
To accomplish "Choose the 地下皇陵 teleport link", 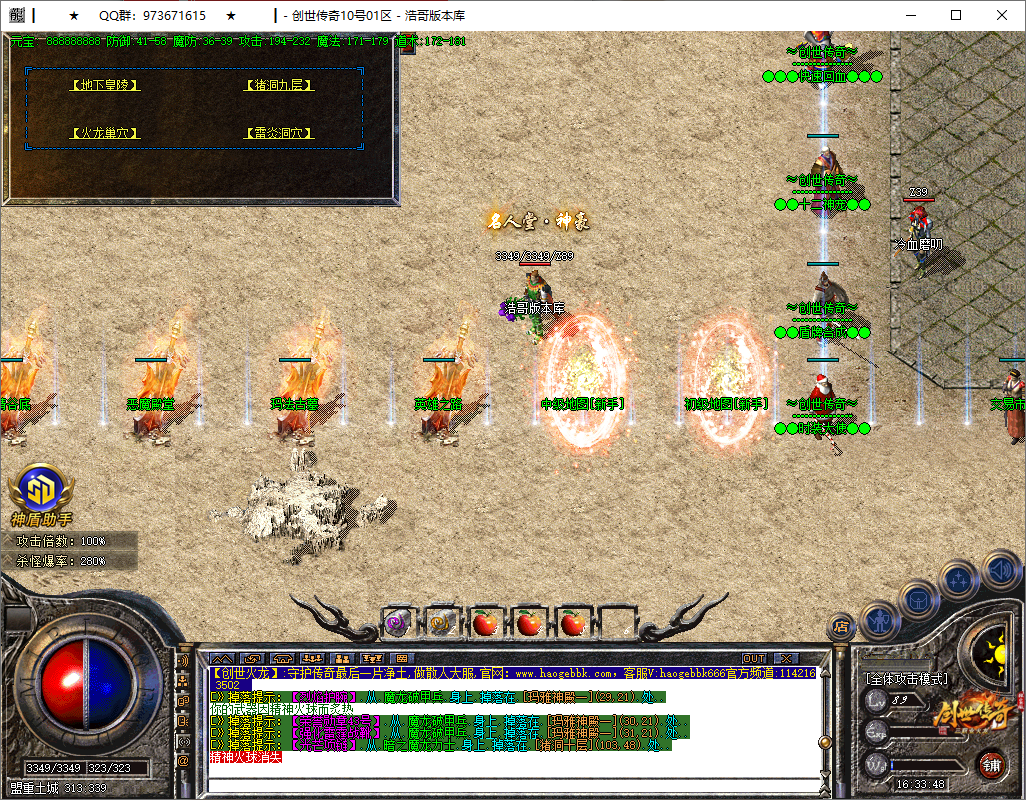I will [105, 85].
